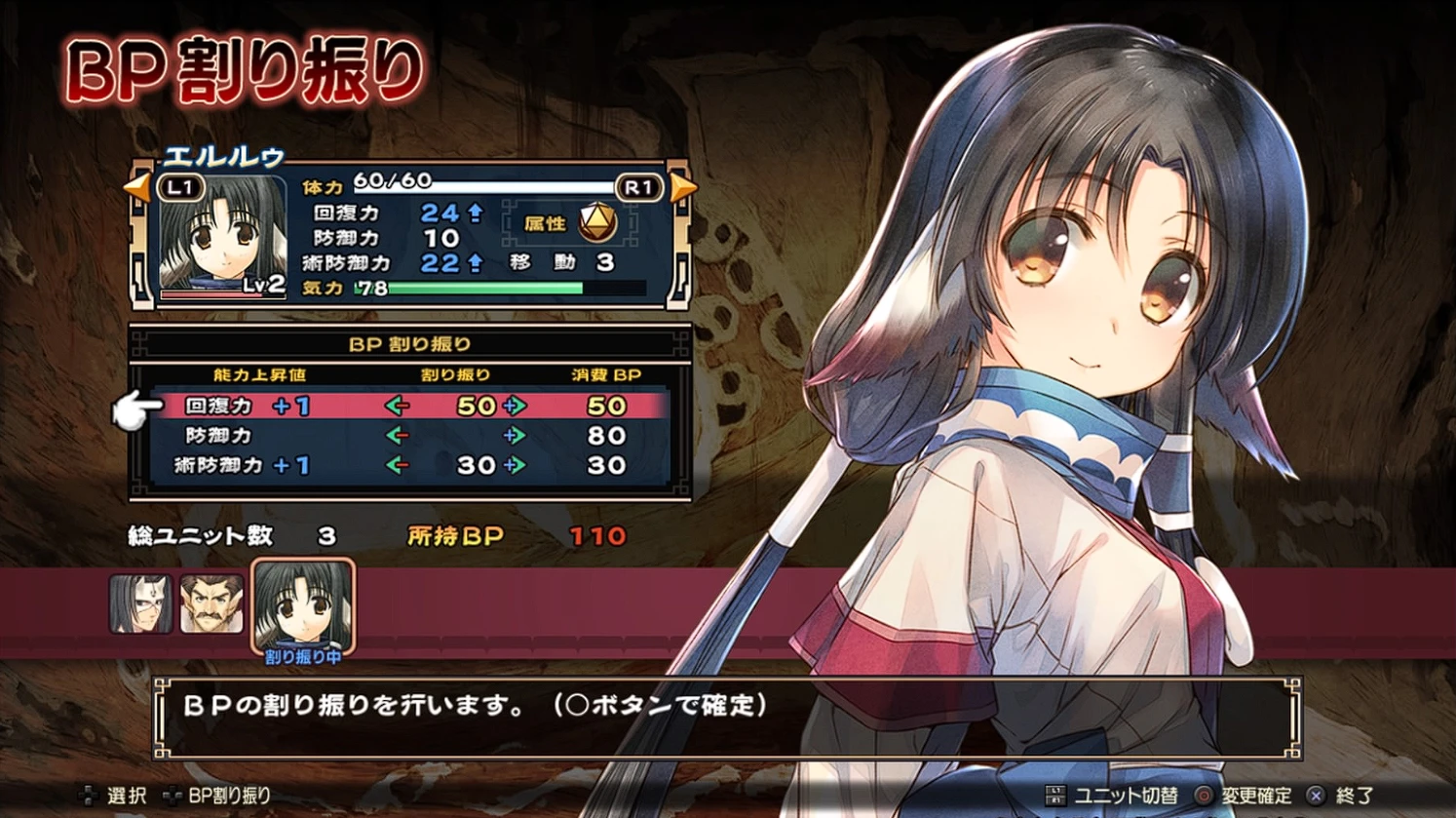This screenshot has height=818, width=1456.
Task: Increase 防御力 BP with green arrow
Action: pos(515,436)
